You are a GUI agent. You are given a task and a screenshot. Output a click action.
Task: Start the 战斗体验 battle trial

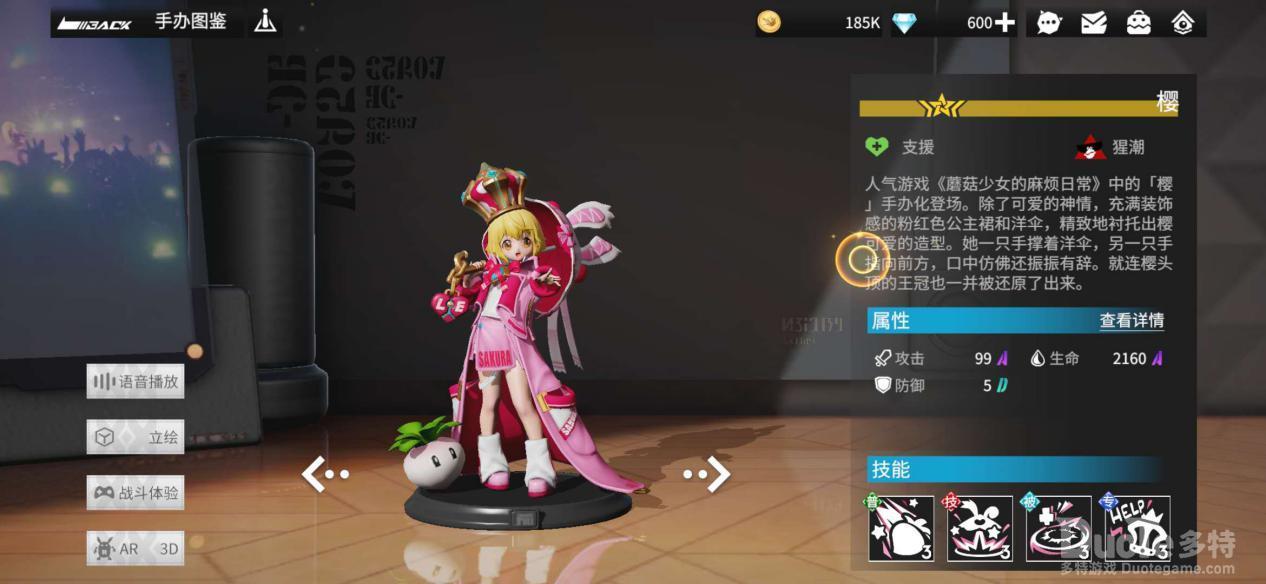pyautogui.click(x=136, y=493)
